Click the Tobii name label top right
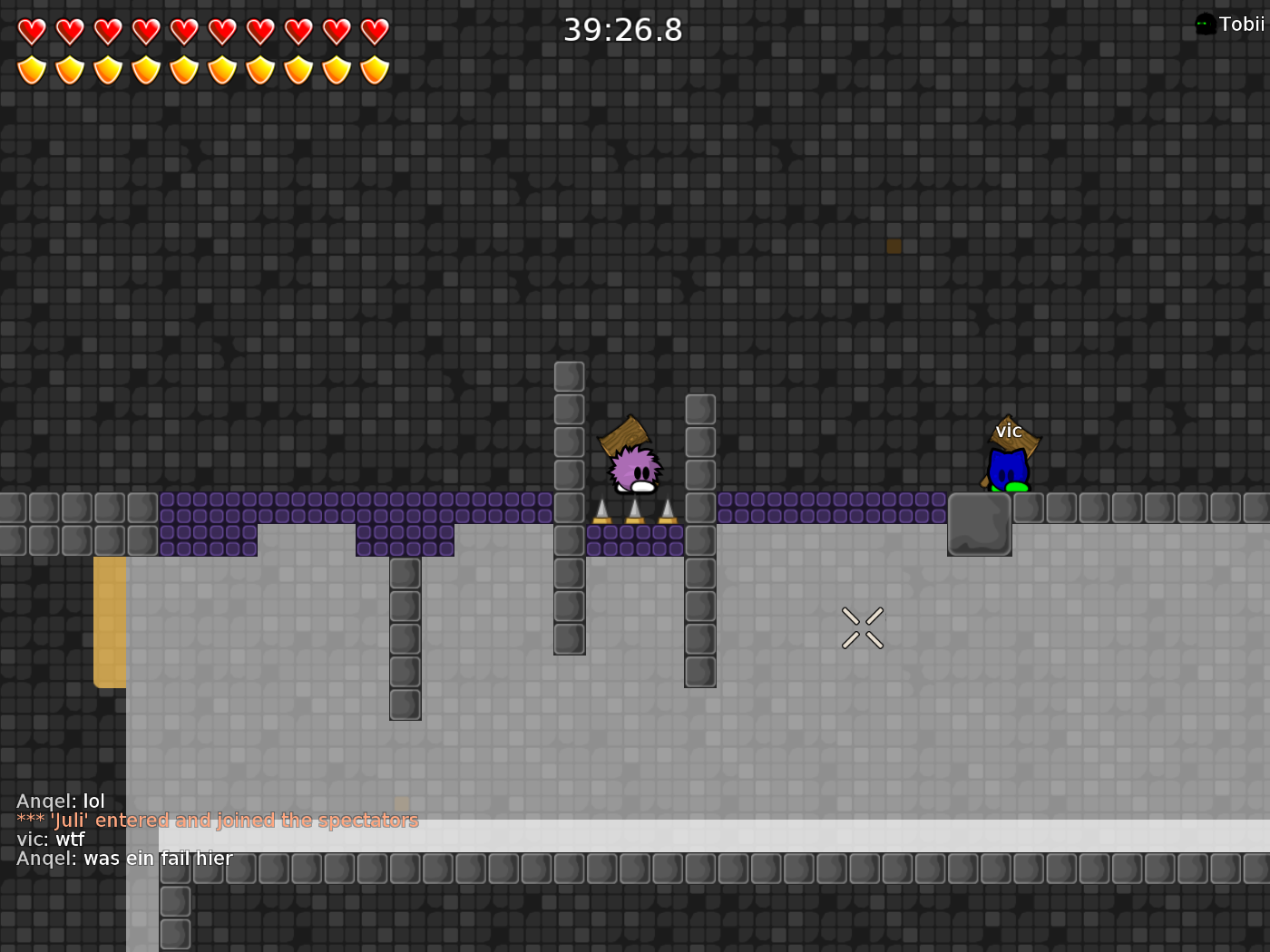Image resolution: width=1270 pixels, height=952 pixels. coord(1242,24)
